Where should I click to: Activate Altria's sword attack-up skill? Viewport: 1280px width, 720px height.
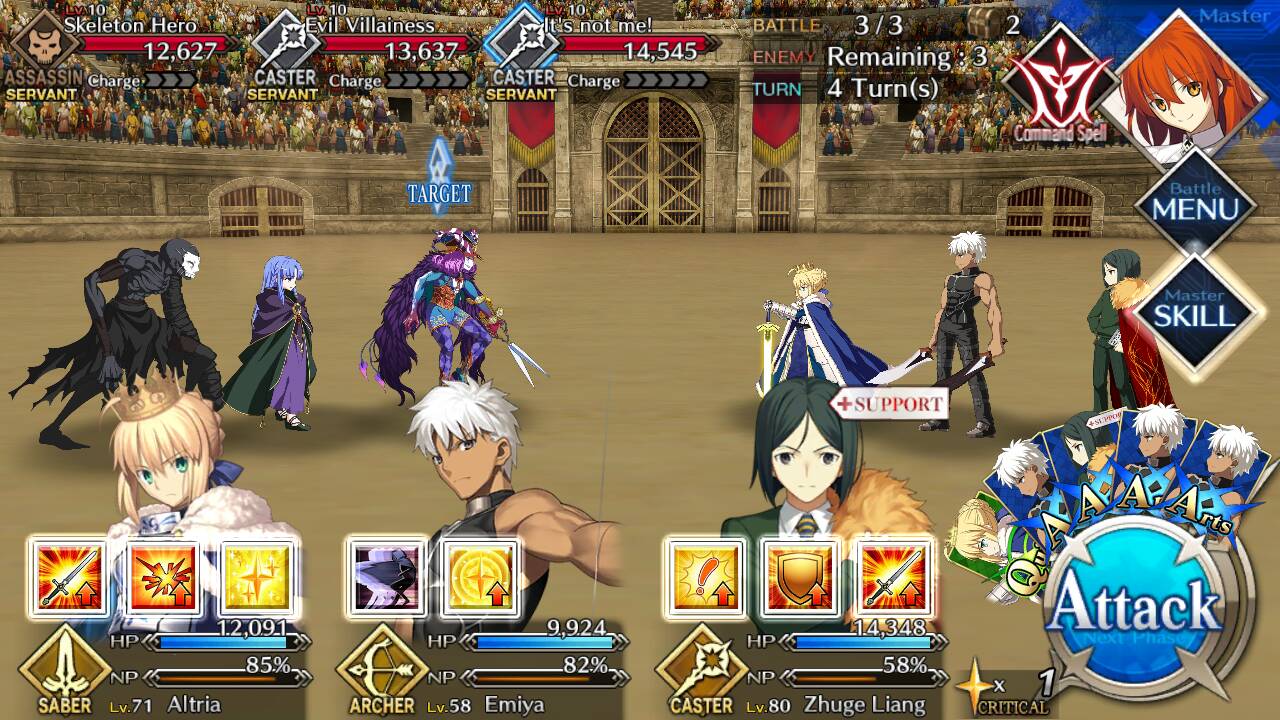[x=68, y=579]
